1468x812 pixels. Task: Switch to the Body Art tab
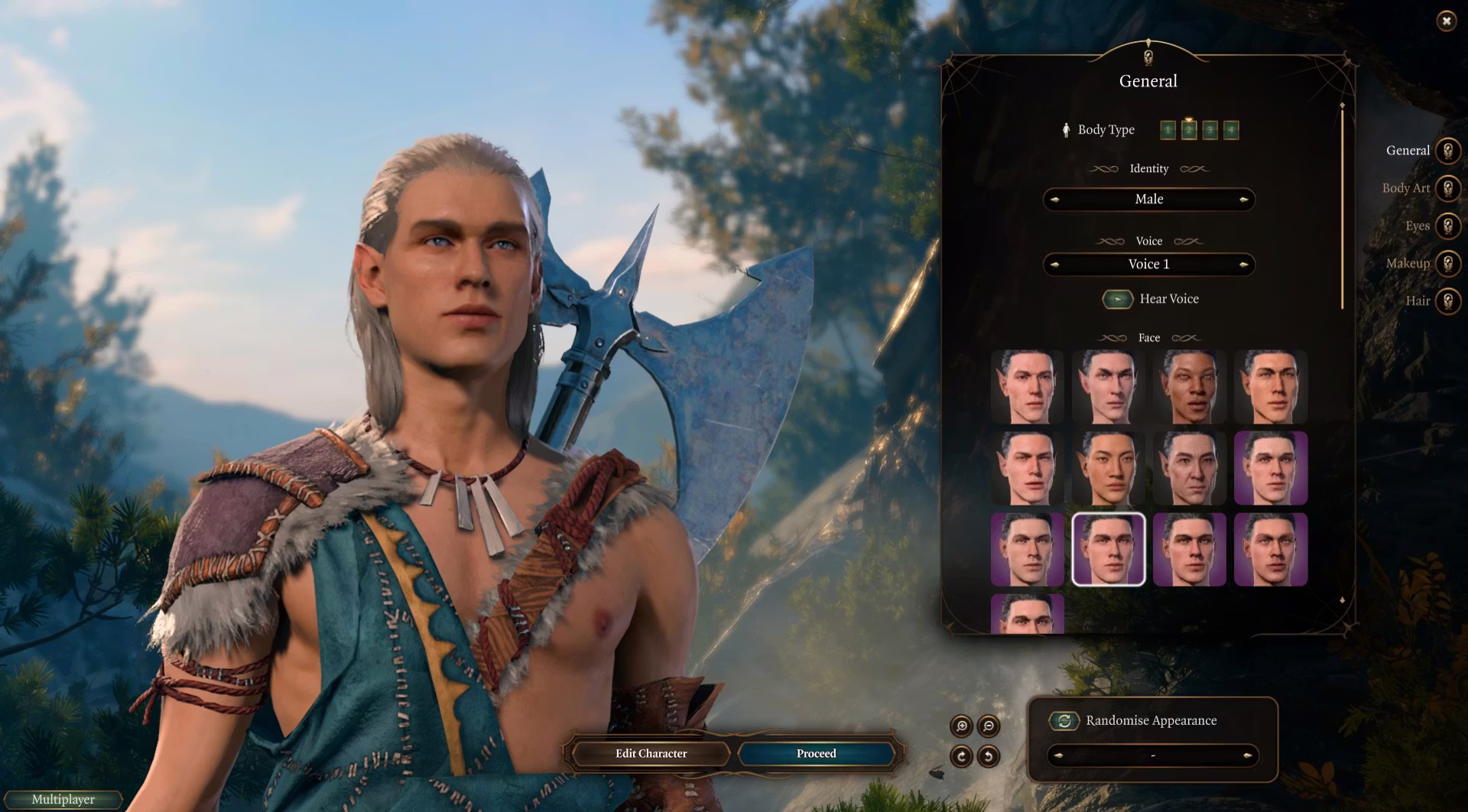(x=1447, y=188)
